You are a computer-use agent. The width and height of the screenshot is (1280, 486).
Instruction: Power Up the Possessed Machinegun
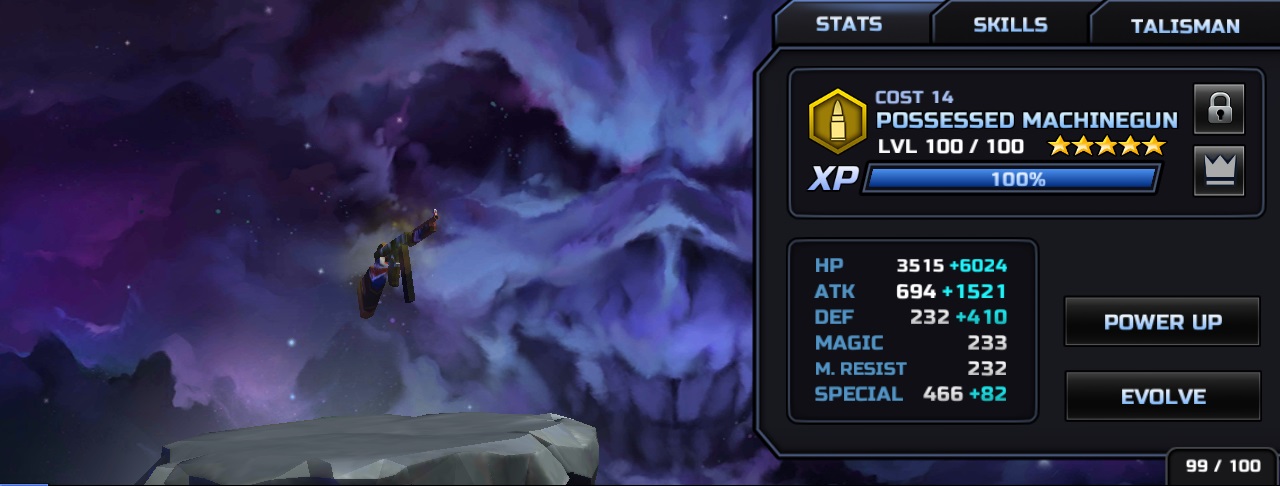(x=1162, y=322)
